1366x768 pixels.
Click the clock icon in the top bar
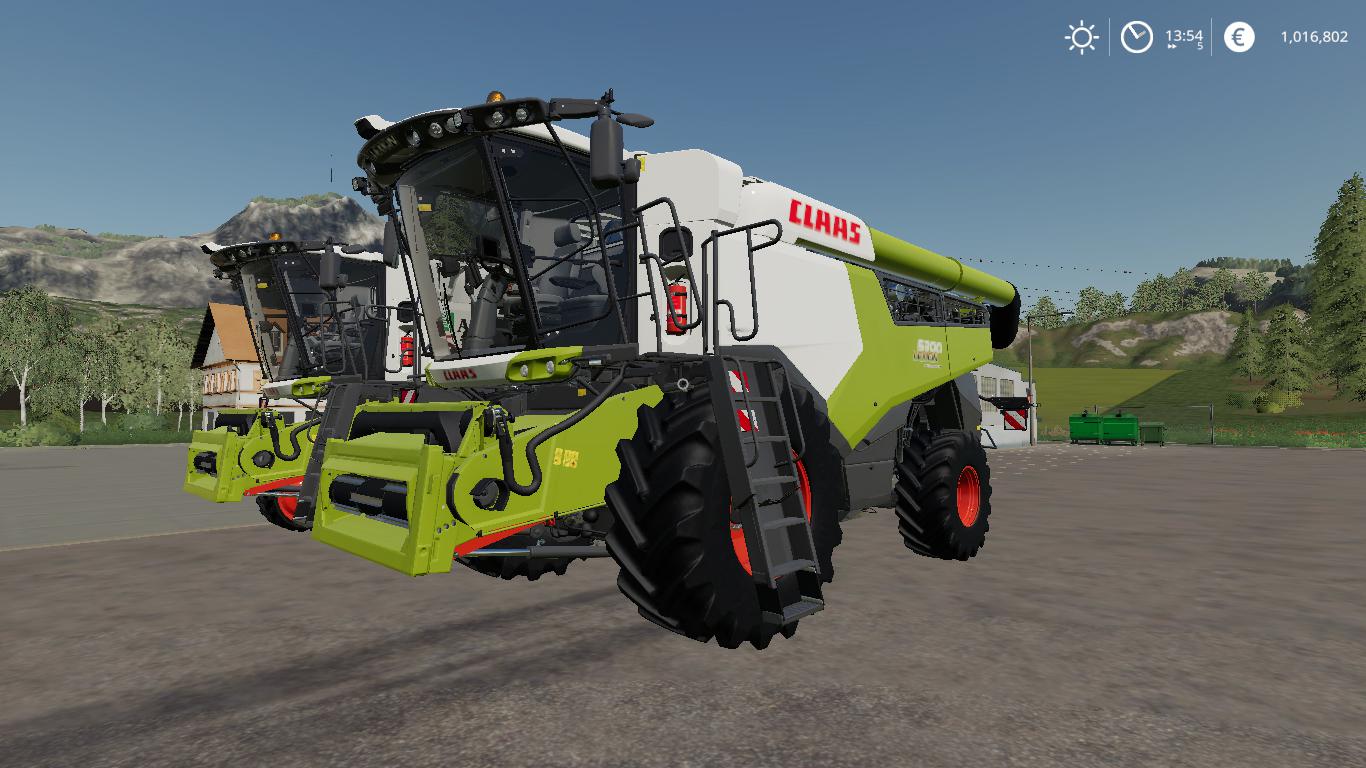pos(1137,37)
